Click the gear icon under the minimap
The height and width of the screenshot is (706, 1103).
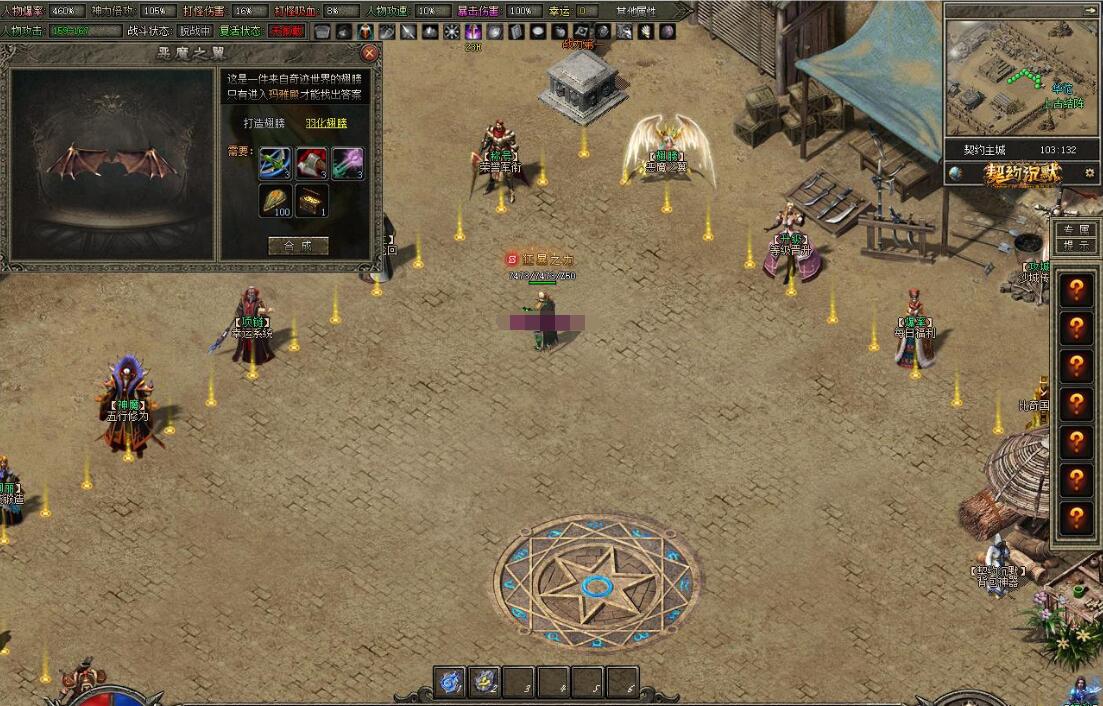pyautogui.click(x=1089, y=173)
